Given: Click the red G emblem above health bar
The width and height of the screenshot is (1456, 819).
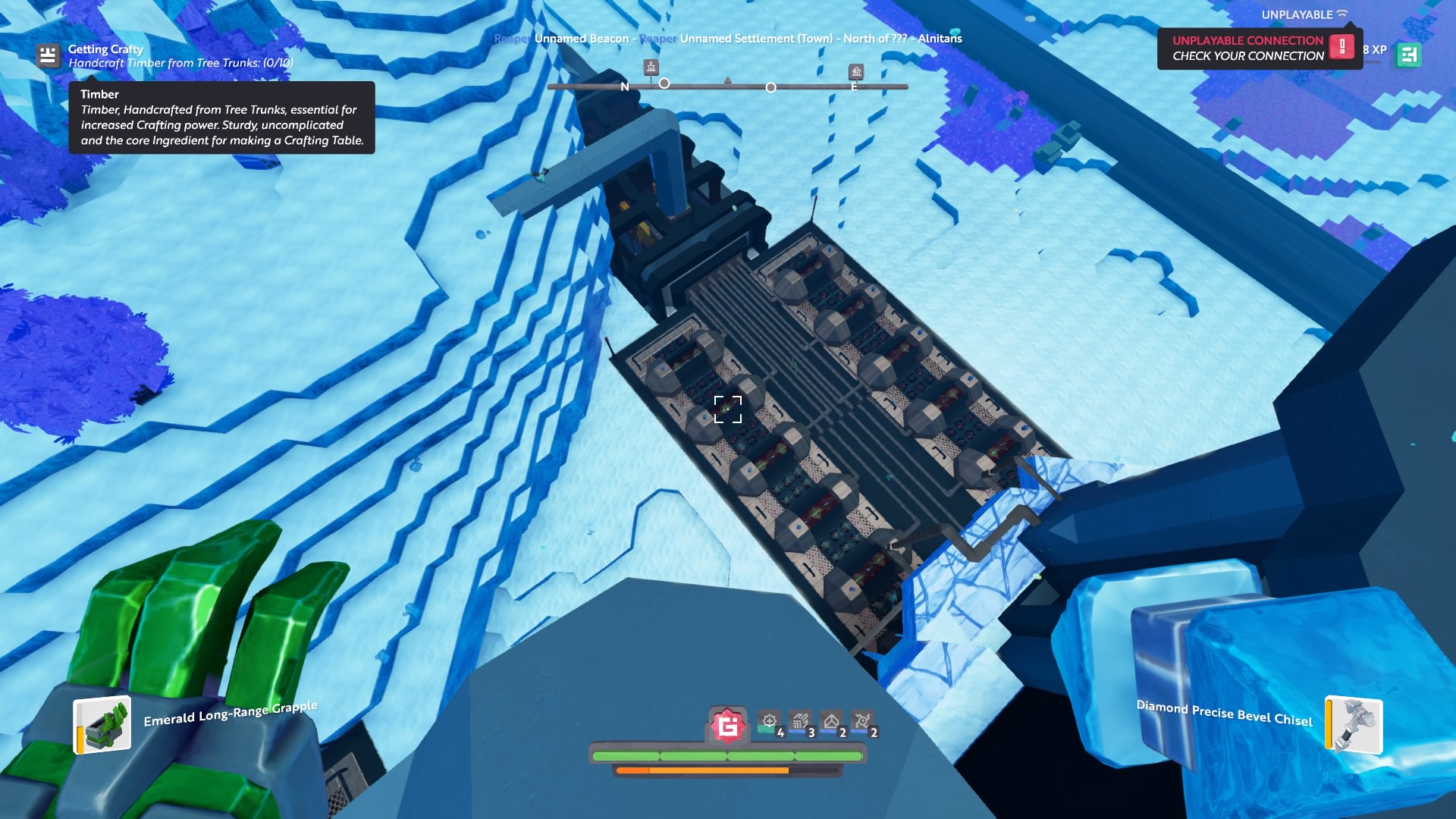Looking at the screenshot, I should [728, 726].
